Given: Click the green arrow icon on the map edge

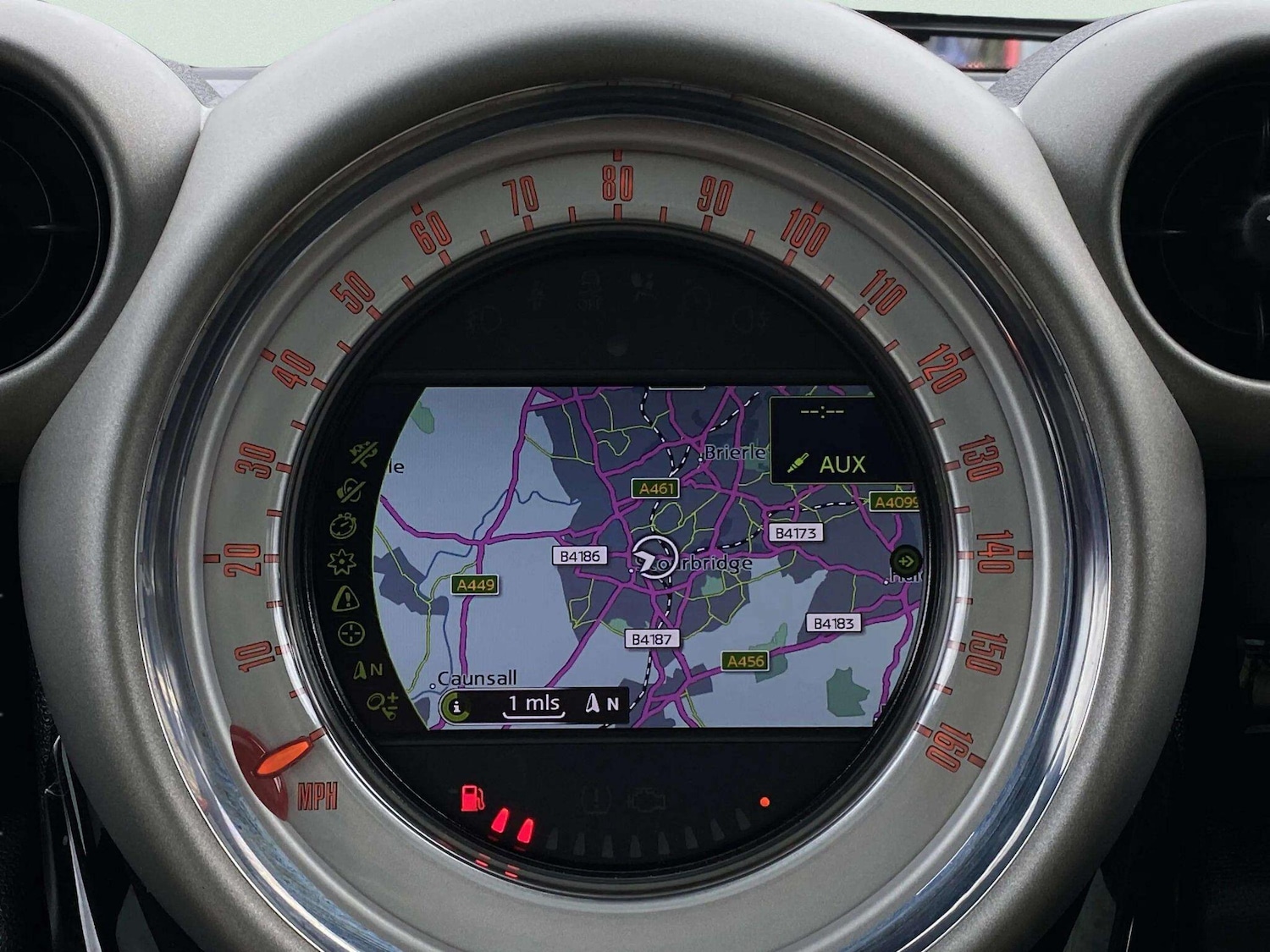Looking at the screenshot, I should click(906, 560).
